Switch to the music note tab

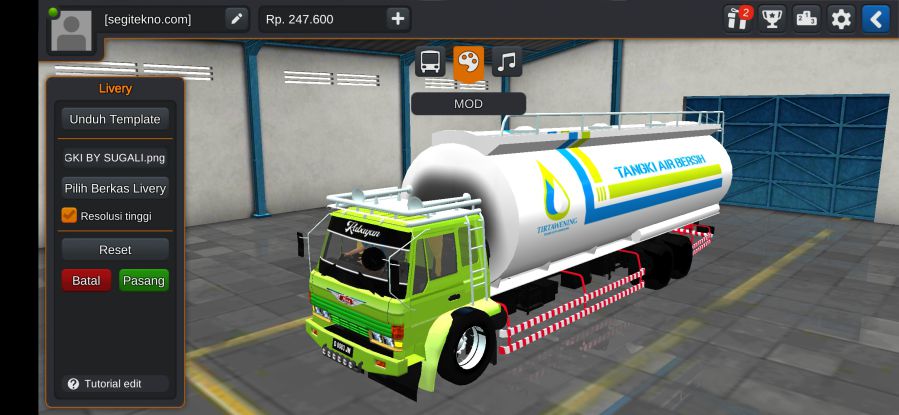pyautogui.click(x=507, y=62)
